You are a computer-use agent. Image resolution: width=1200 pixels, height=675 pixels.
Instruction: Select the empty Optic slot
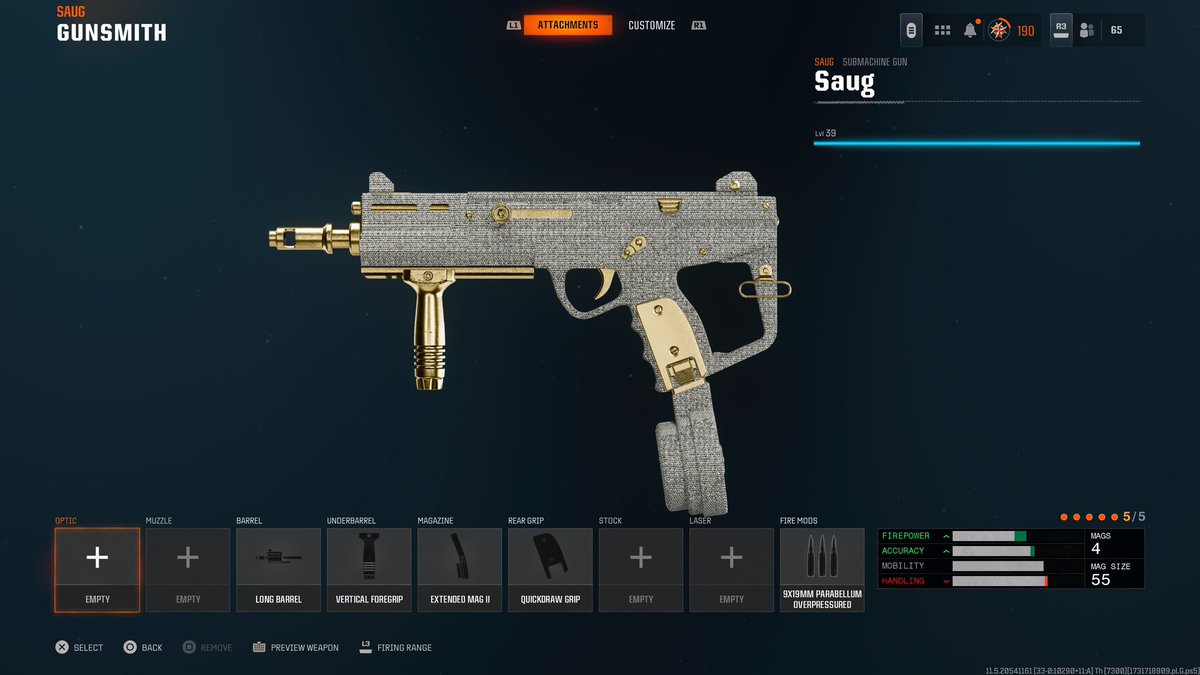(97, 569)
